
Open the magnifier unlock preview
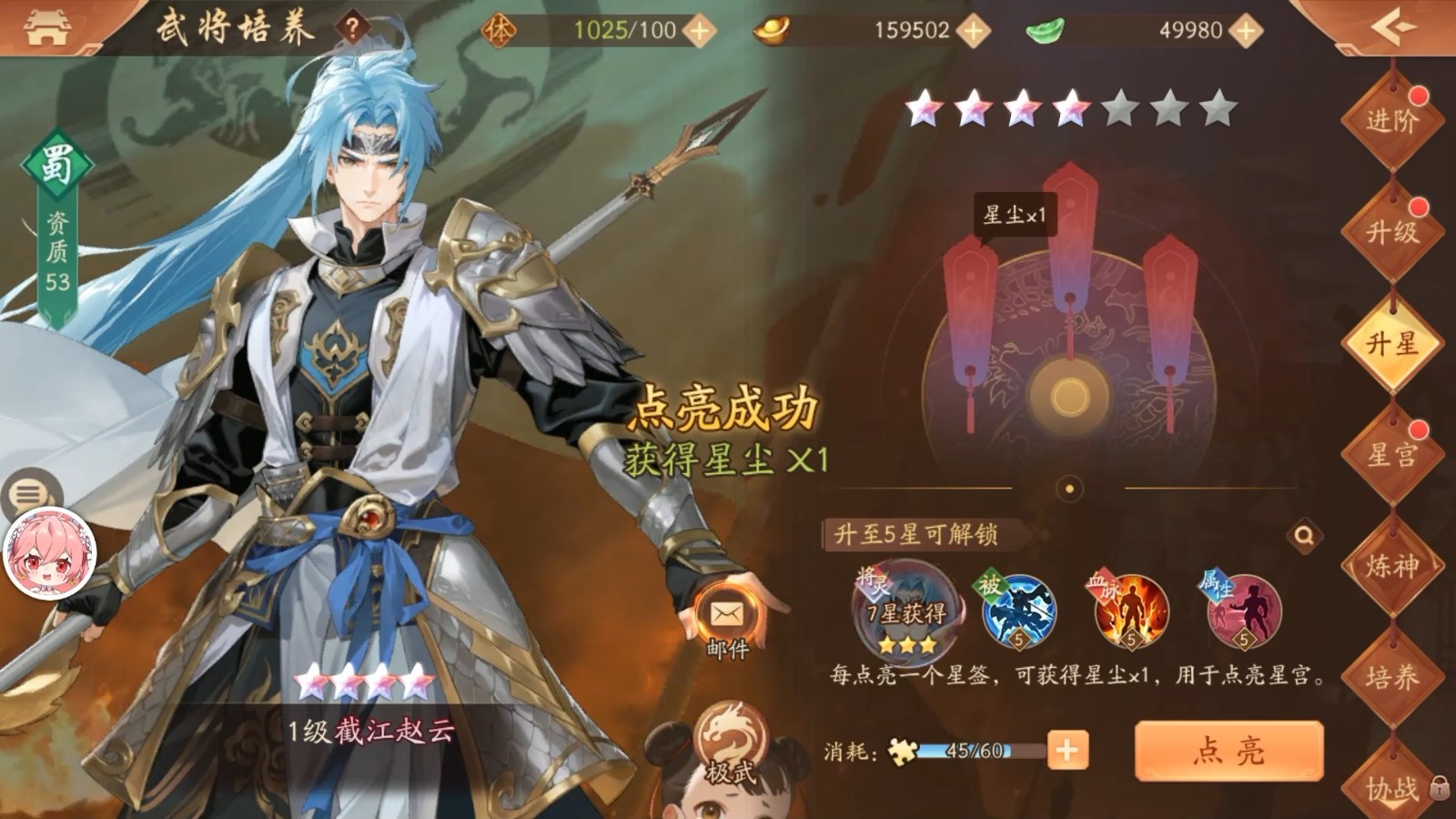1304,535
